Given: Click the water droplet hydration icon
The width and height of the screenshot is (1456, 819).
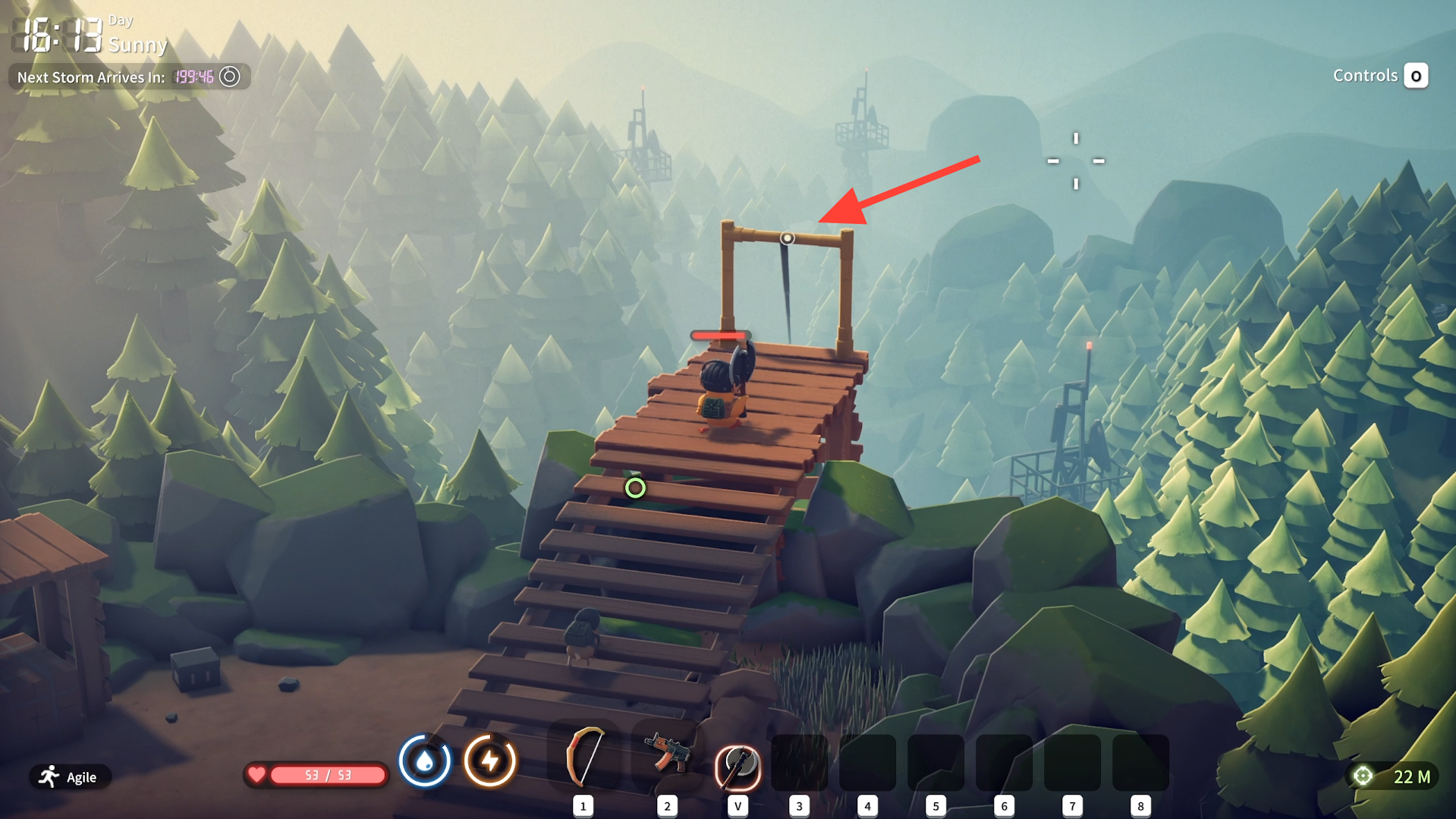Looking at the screenshot, I should click(x=425, y=761).
